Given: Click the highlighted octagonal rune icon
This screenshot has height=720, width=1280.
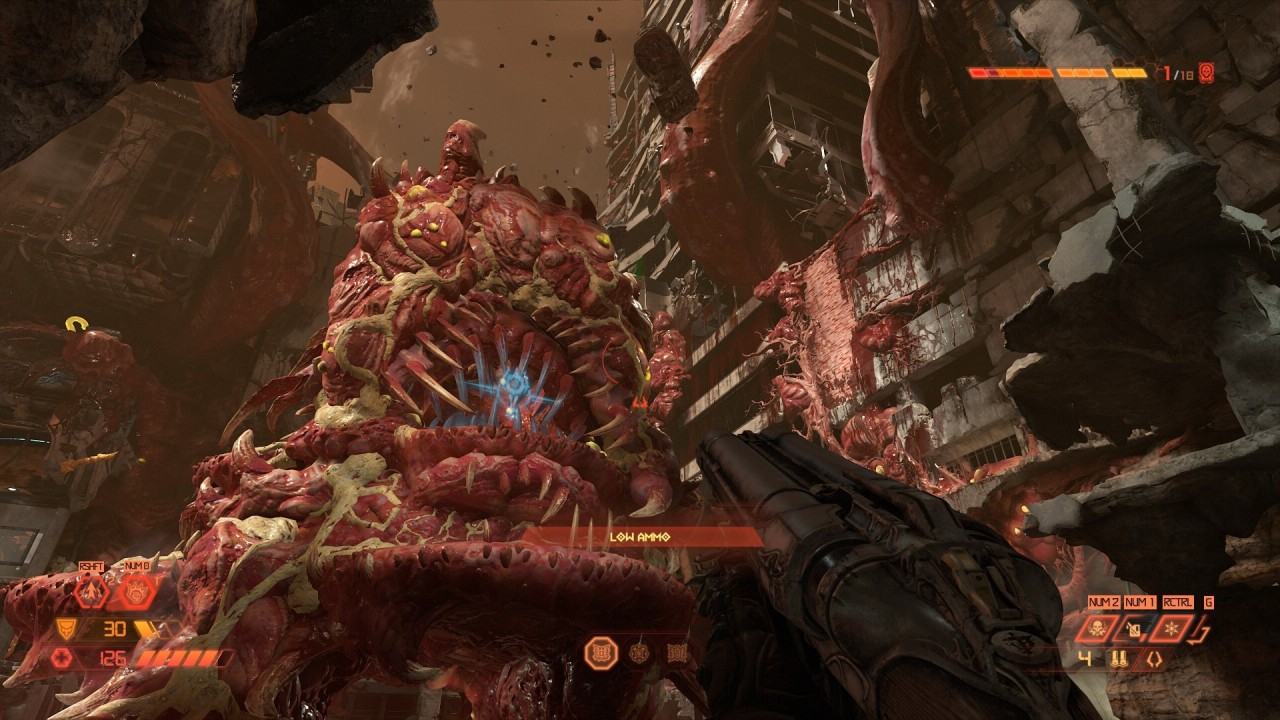Looking at the screenshot, I should [x=601, y=653].
